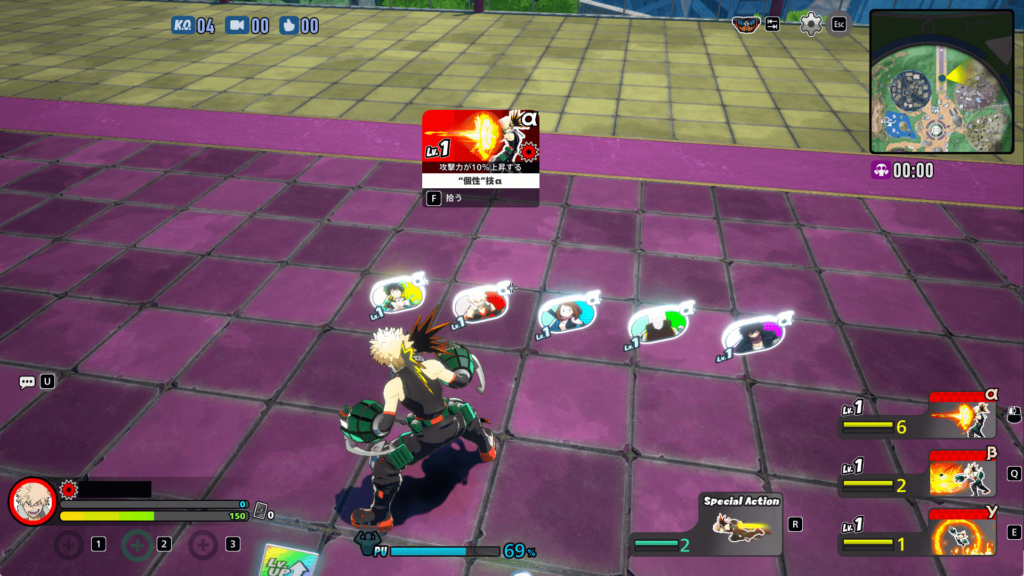Viewport: 1024px width, 576px height.
Task: Click the skill card item counter icon
Action: coord(259,510)
